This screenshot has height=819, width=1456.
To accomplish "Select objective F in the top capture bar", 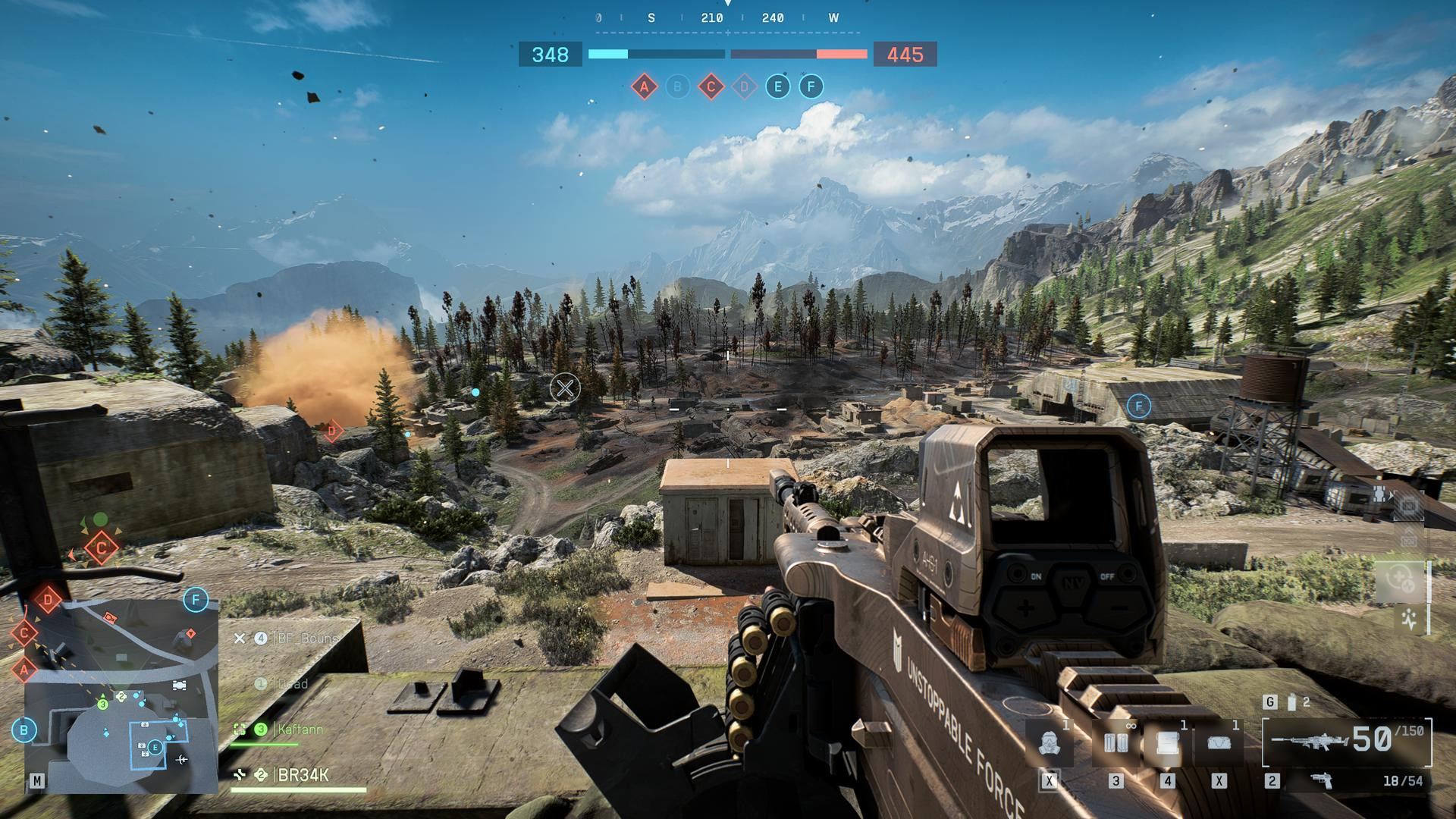I will point(811,86).
